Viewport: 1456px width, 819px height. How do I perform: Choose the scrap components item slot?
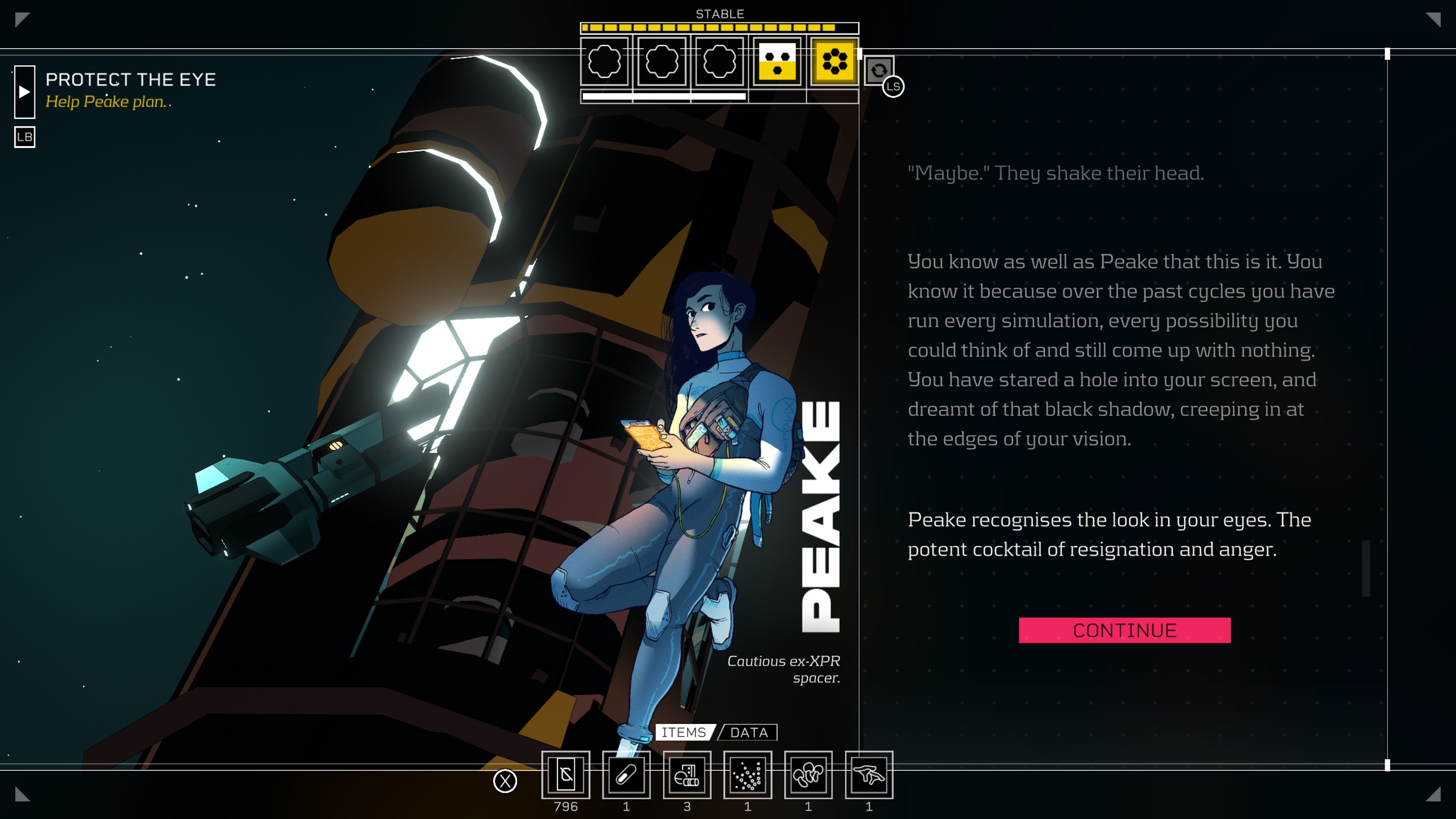687,775
